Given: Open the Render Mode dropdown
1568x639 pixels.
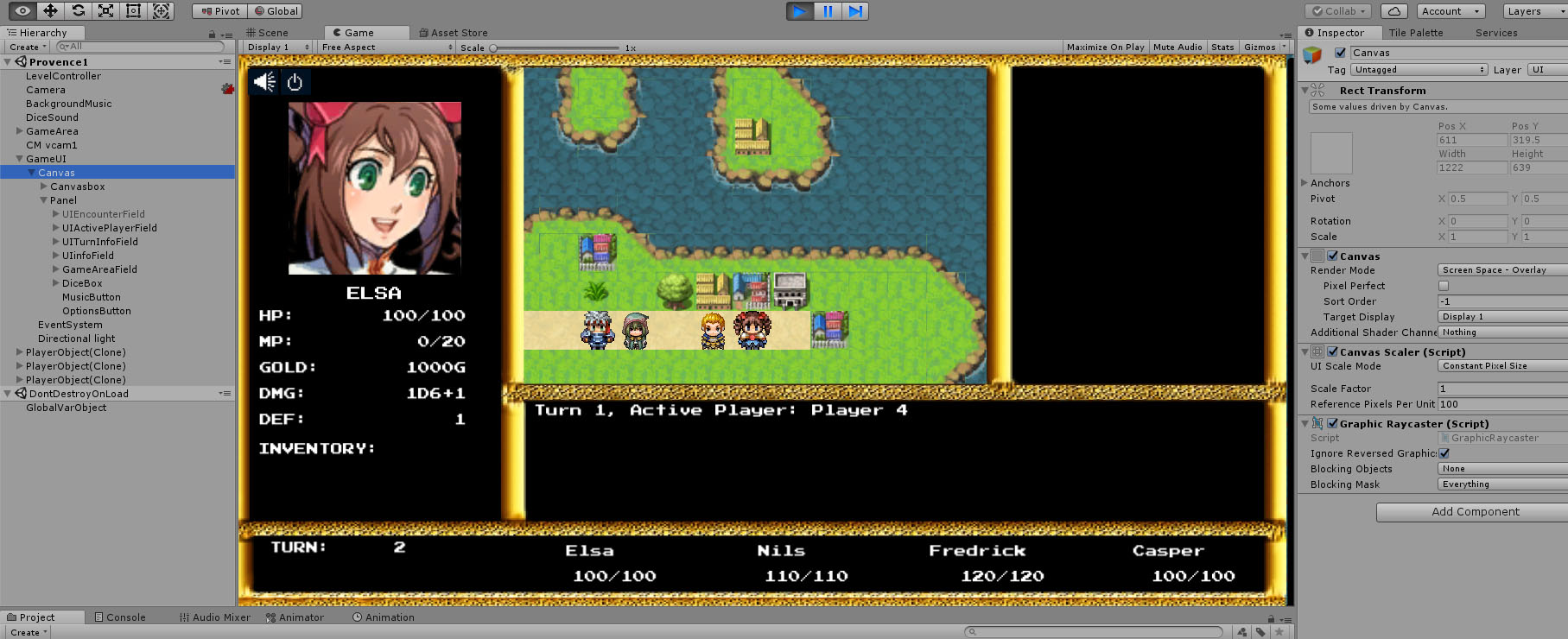Looking at the screenshot, I should tap(1501, 269).
